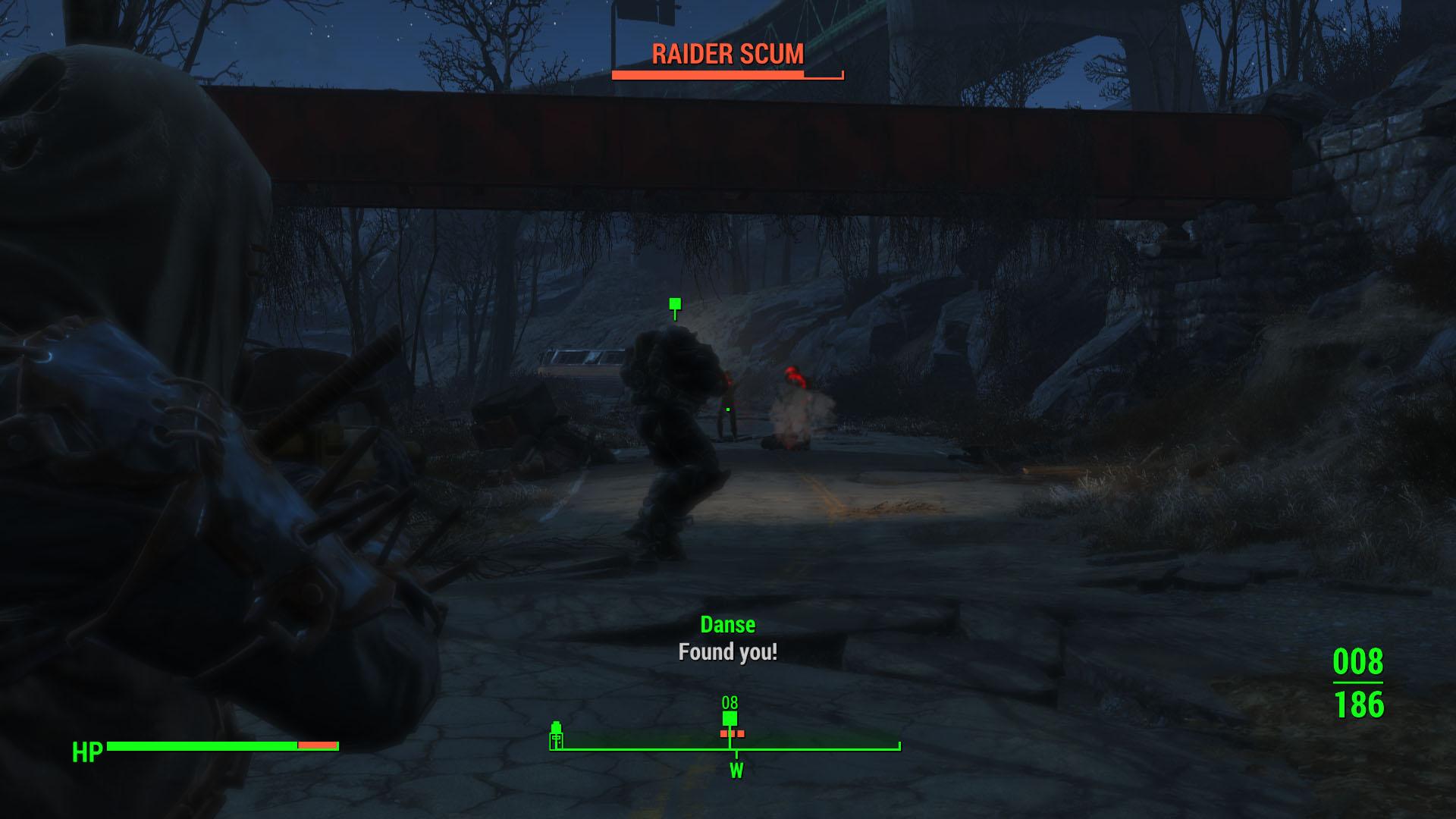Select the green objective square labeled 08
The height and width of the screenshot is (819, 1456).
[x=730, y=719]
